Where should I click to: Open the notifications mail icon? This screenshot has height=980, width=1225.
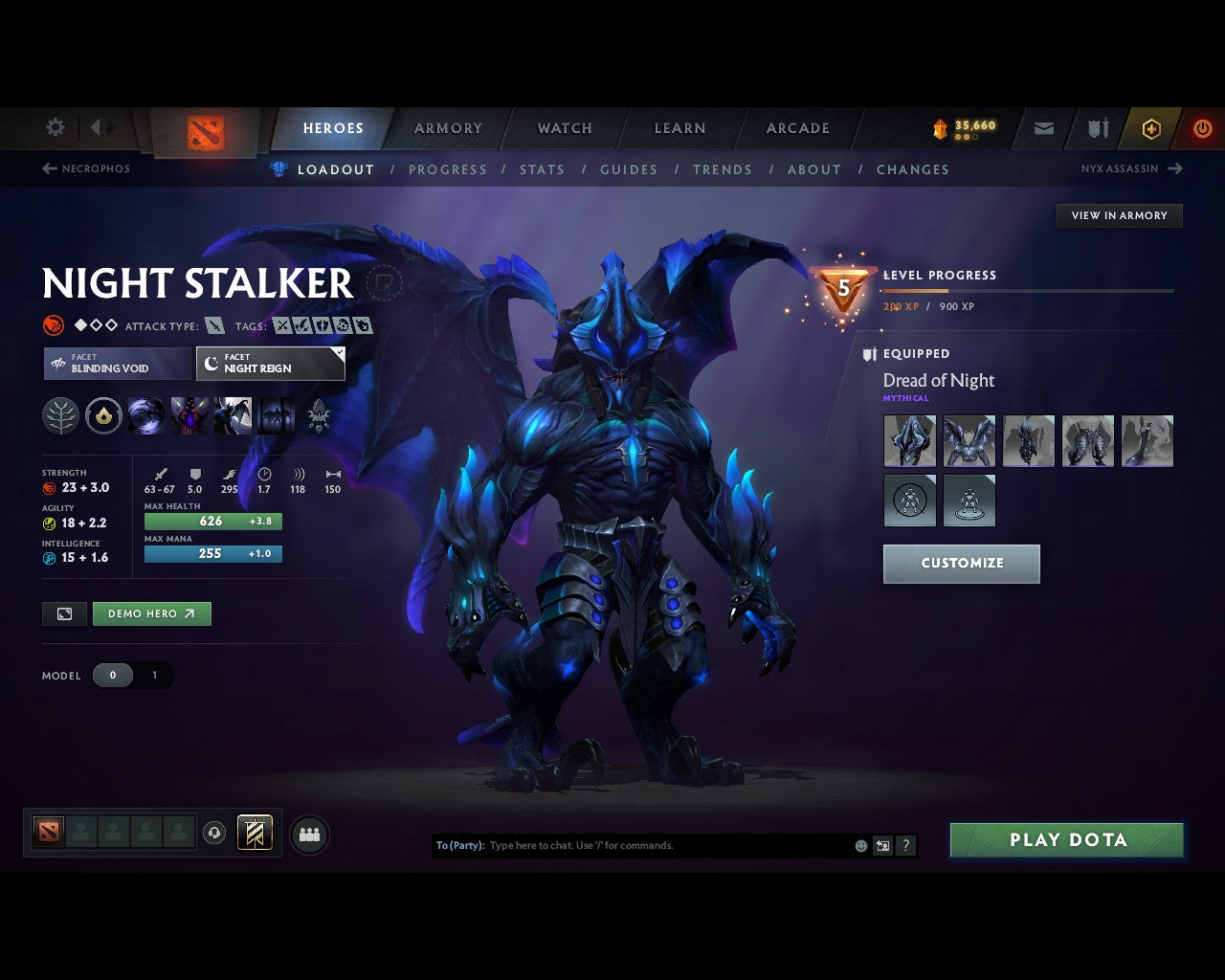1043,128
